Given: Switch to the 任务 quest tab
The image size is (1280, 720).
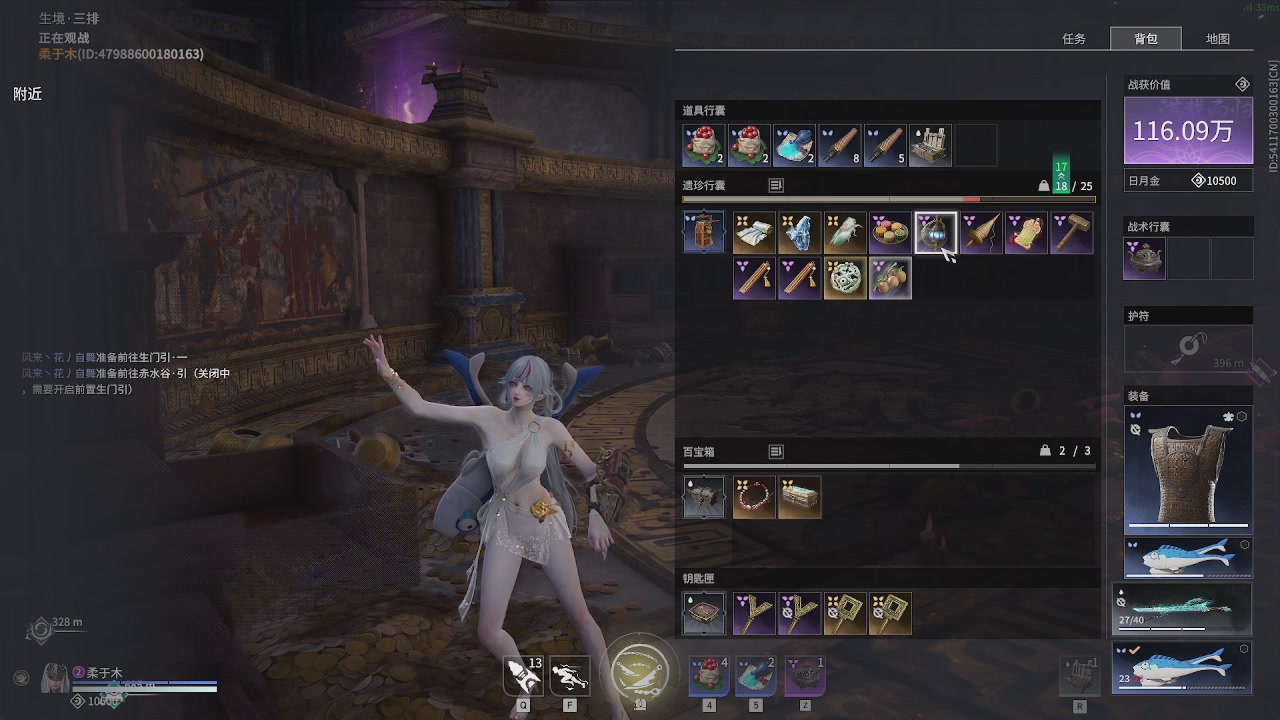Looking at the screenshot, I should click(1073, 39).
